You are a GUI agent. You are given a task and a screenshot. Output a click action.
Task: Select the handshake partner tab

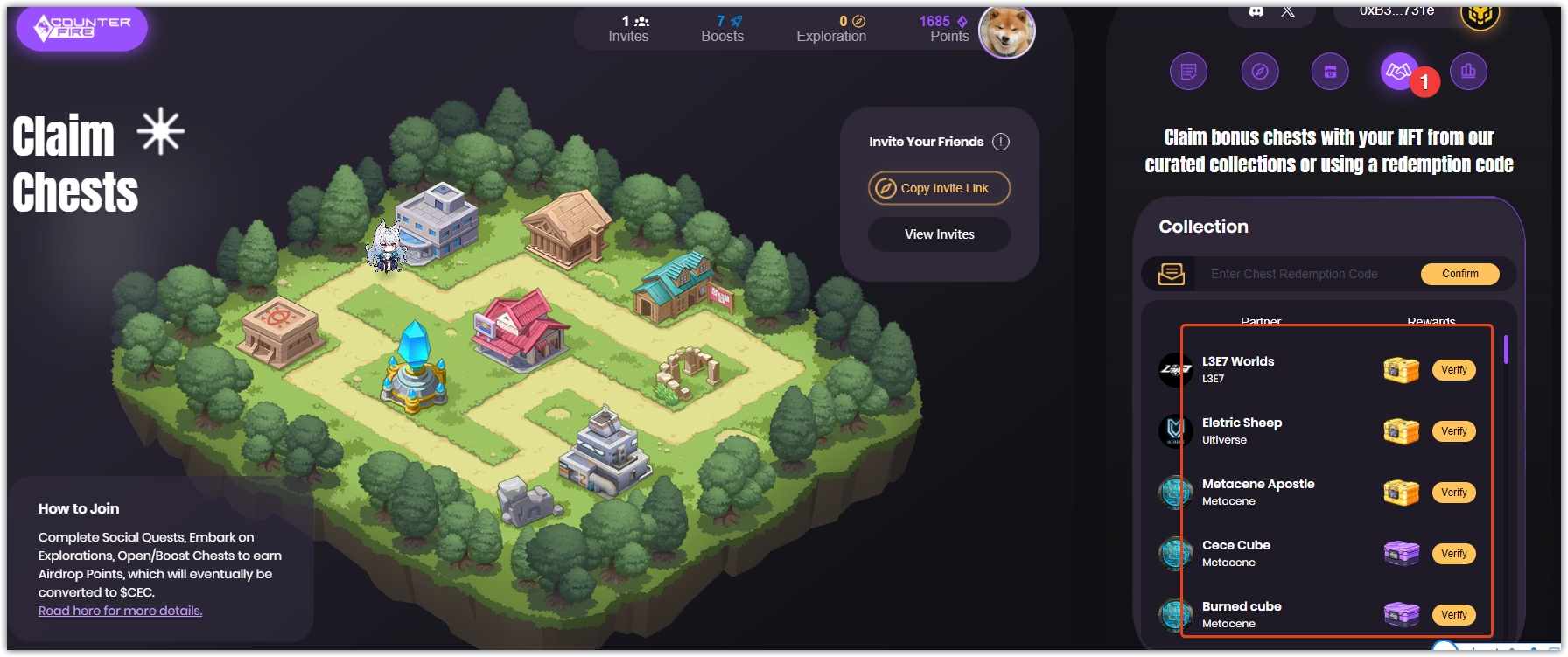1399,72
